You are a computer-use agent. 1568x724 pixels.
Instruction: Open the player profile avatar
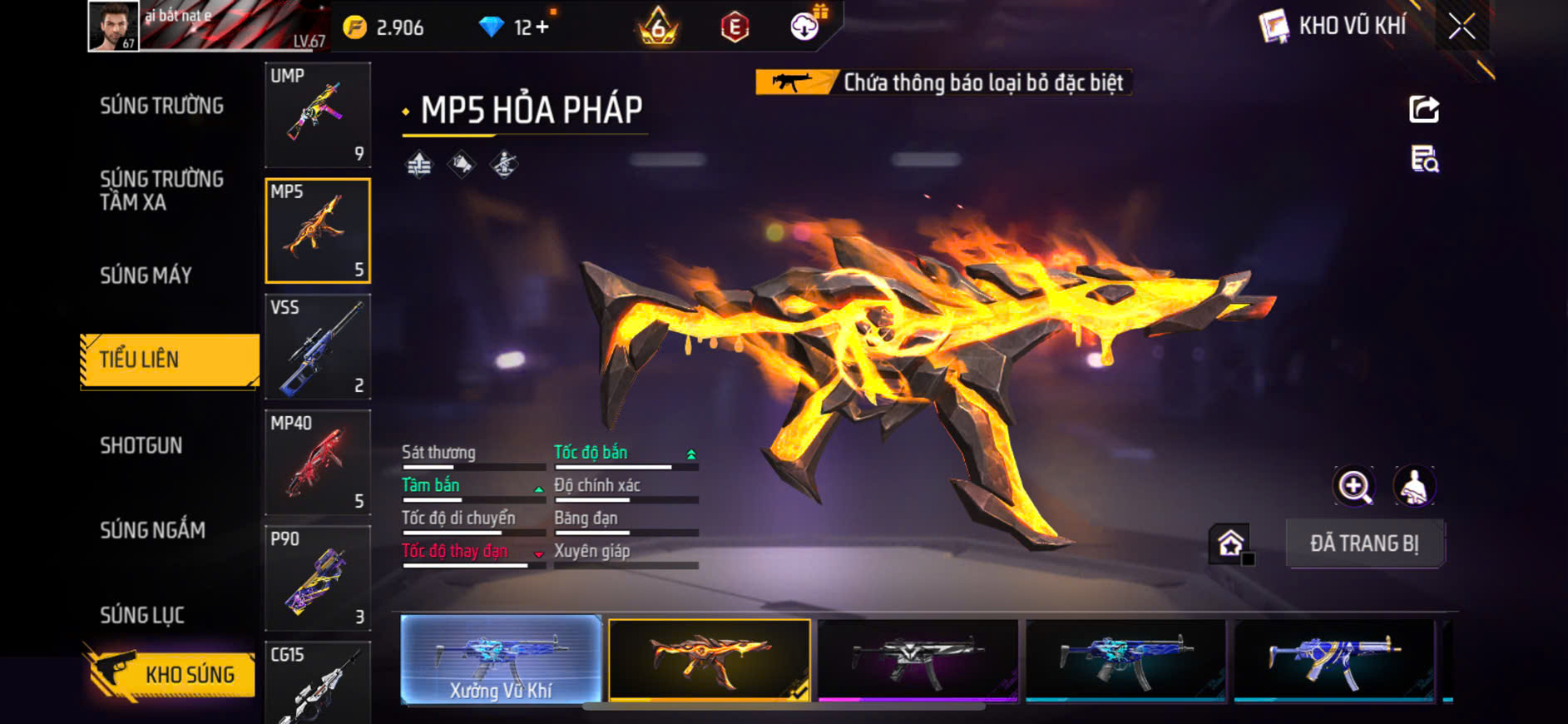[x=113, y=27]
